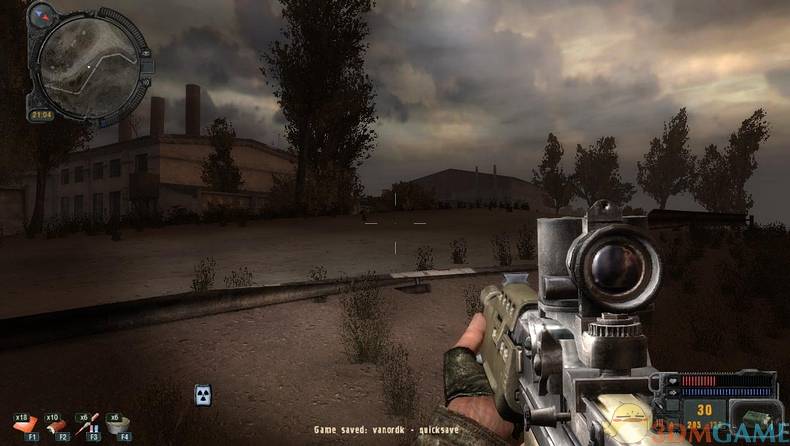The width and height of the screenshot is (790, 446).
Task: Select the F2 quick slot food item
Action: click(58, 427)
